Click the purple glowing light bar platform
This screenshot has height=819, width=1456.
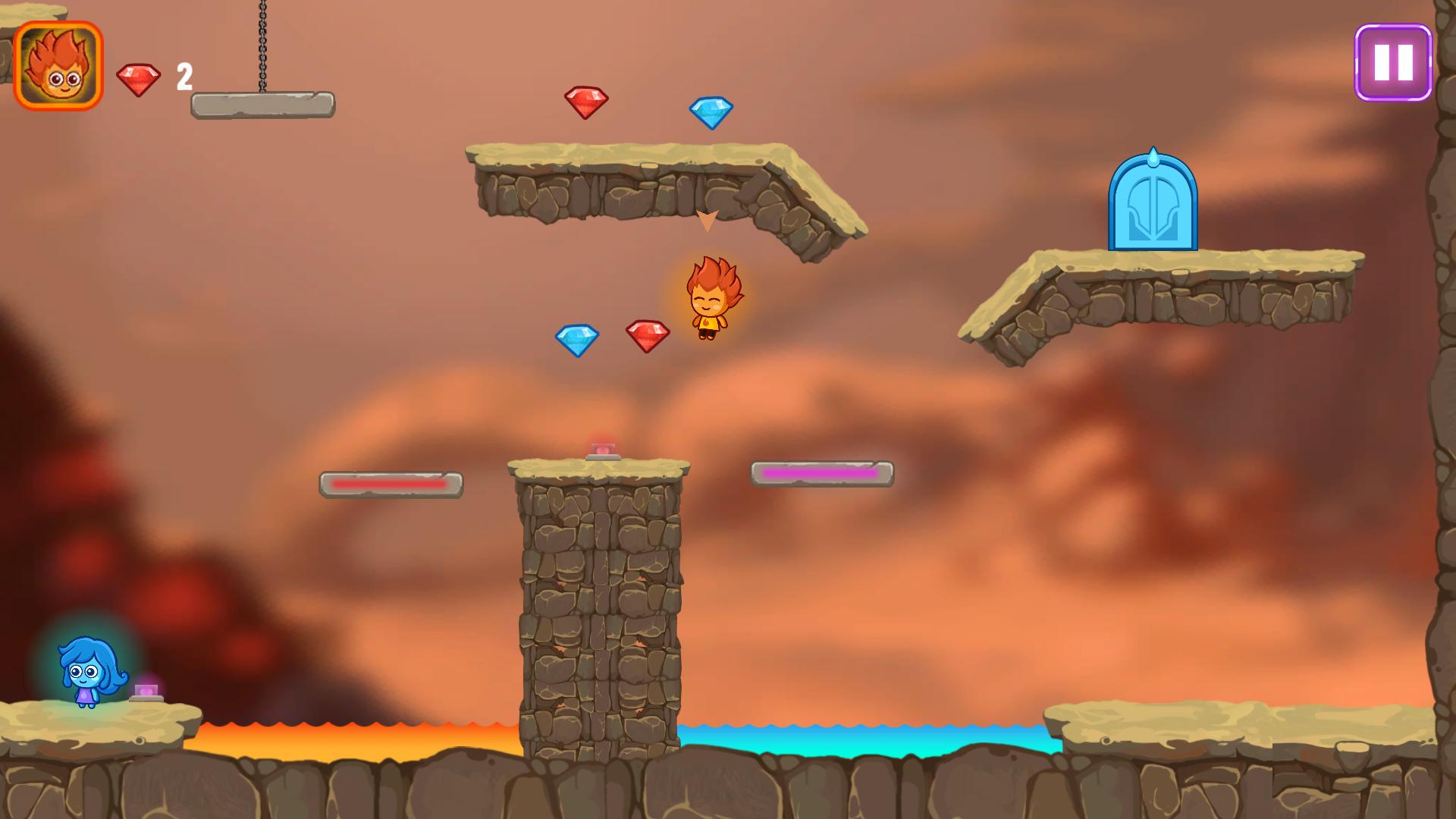[824, 472]
